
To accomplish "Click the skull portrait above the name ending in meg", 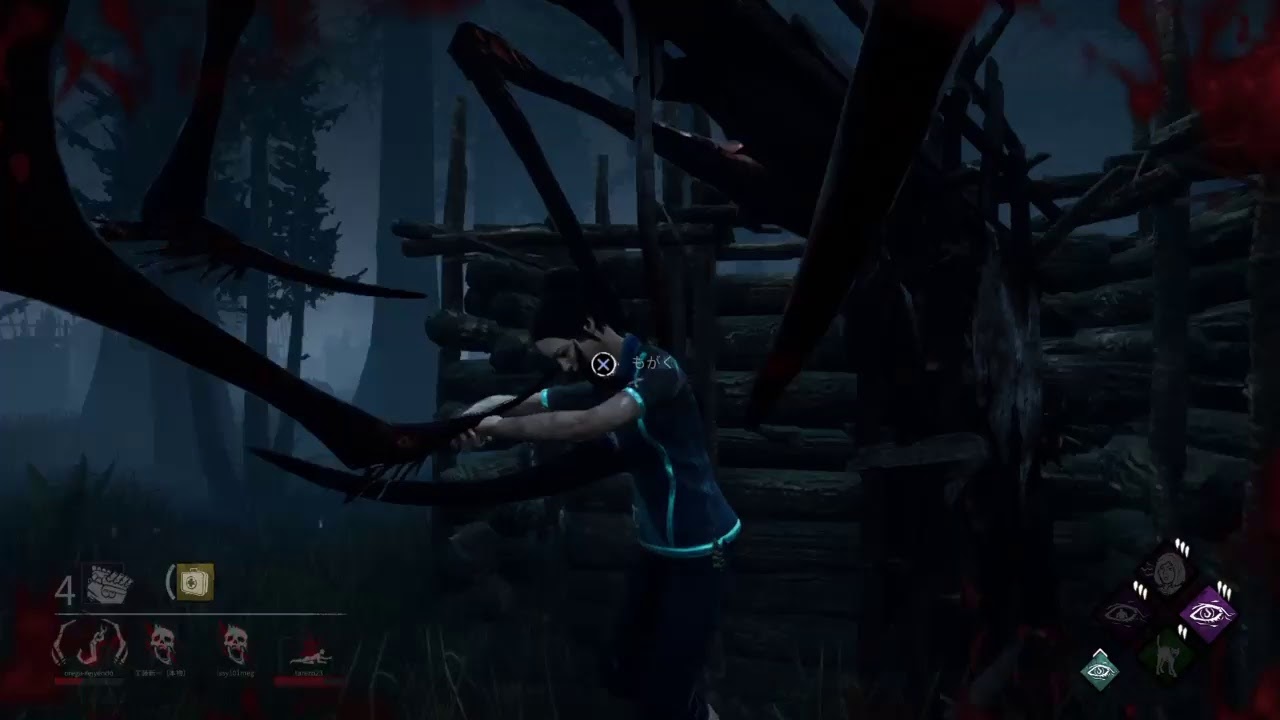I will (237, 645).
